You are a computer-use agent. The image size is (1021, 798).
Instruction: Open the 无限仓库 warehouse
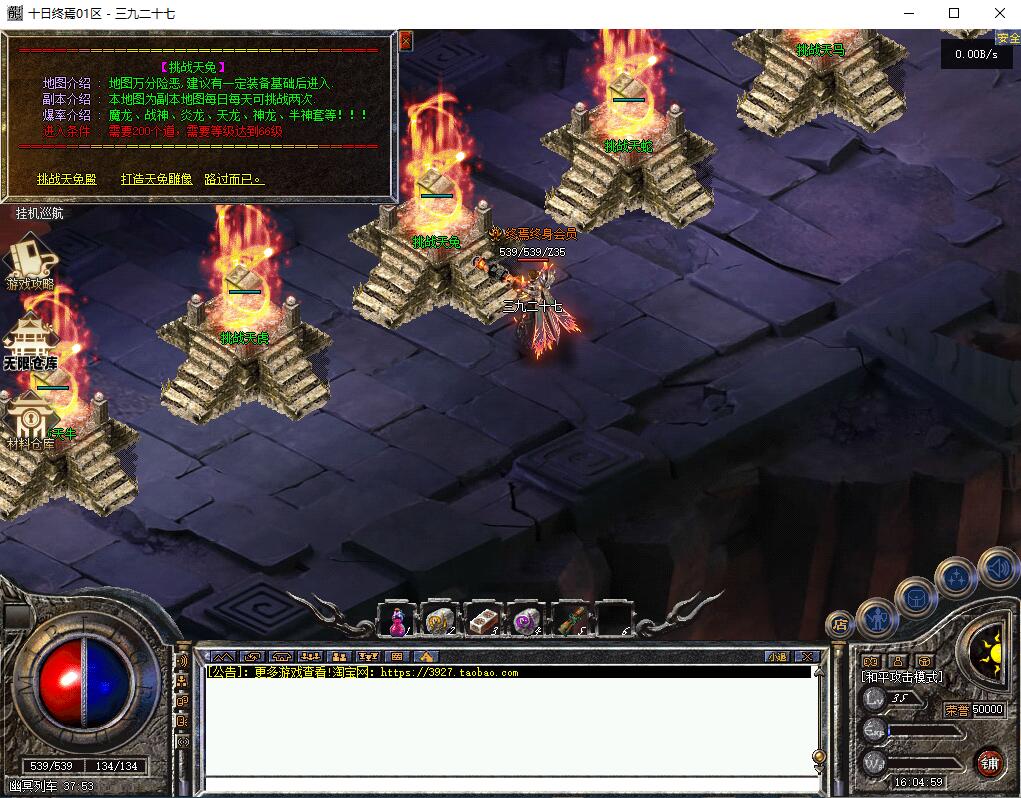click(x=30, y=343)
